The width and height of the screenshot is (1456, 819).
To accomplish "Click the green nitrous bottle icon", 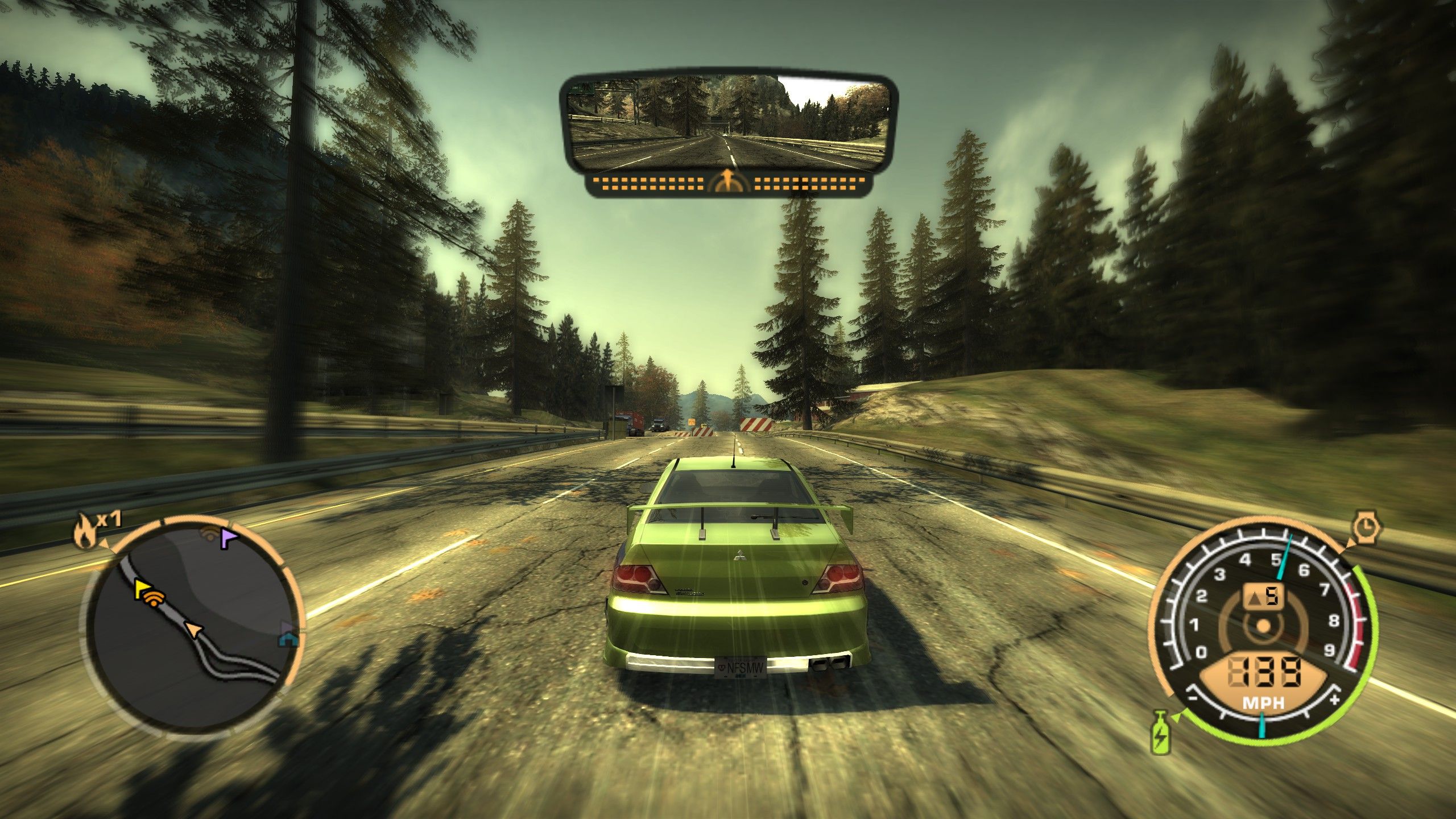I will coord(1160,739).
